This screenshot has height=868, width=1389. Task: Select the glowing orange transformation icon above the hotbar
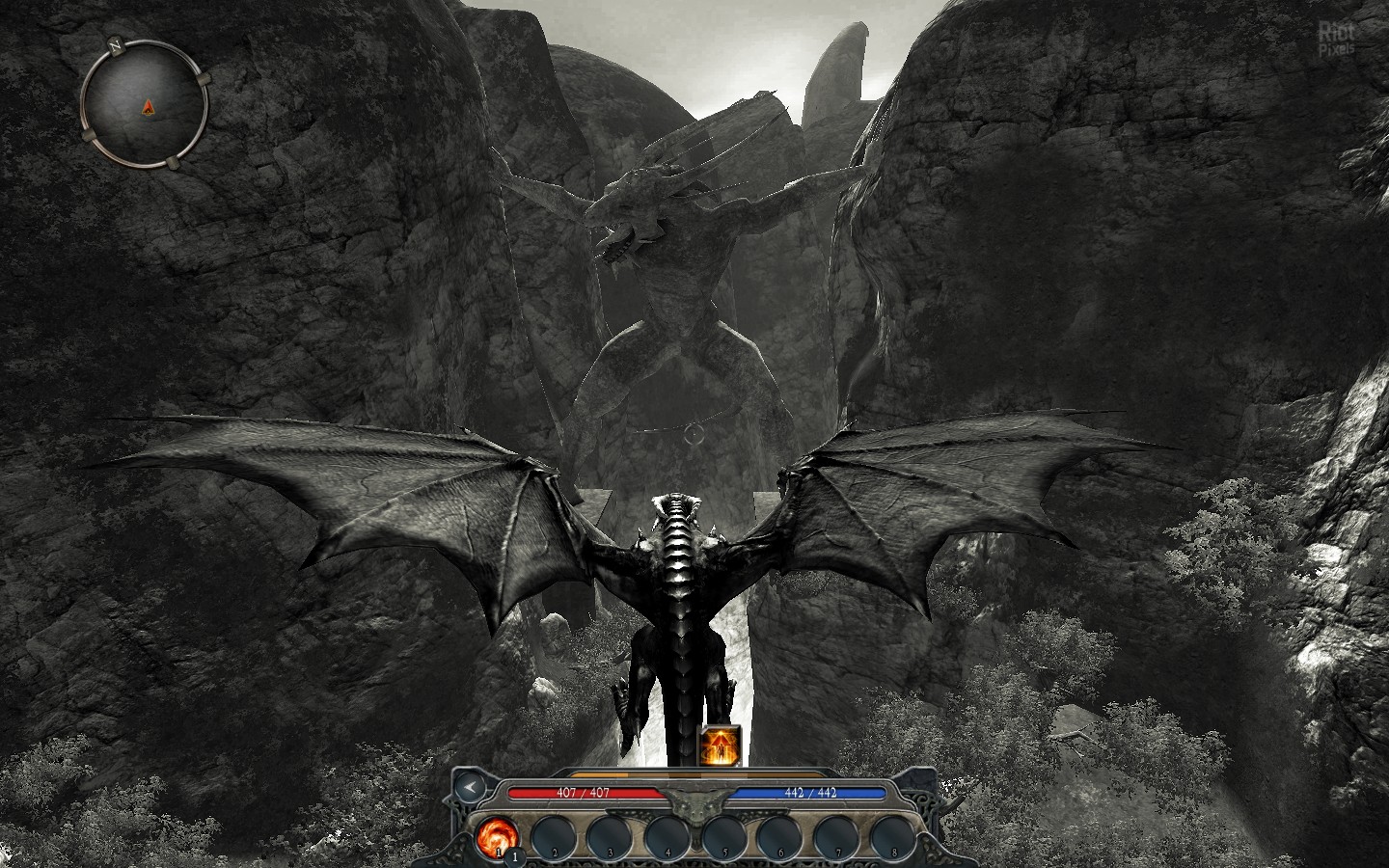719,746
